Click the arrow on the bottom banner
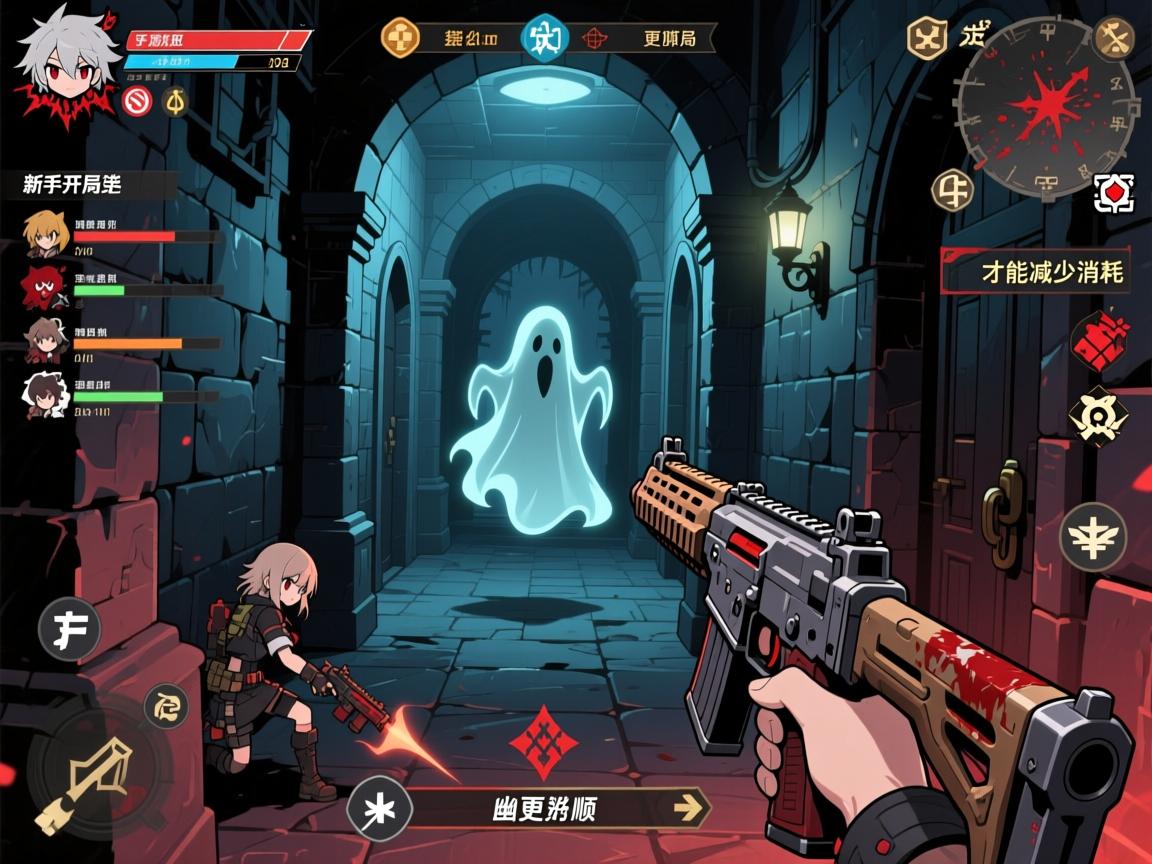Image resolution: width=1152 pixels, height=864 pixels. click(687, 807)
